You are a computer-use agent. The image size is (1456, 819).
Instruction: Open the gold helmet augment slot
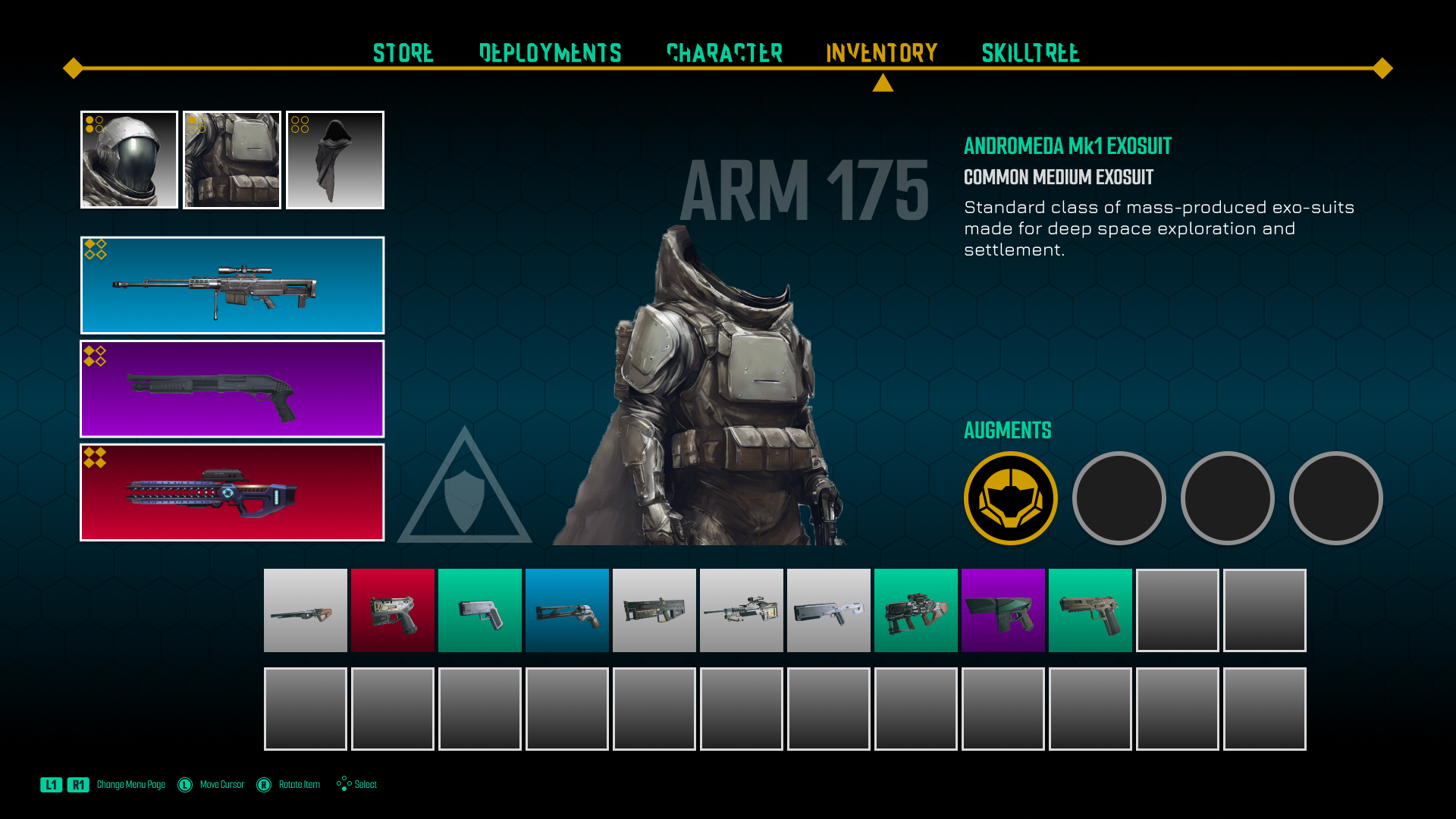click(1009, 498)
